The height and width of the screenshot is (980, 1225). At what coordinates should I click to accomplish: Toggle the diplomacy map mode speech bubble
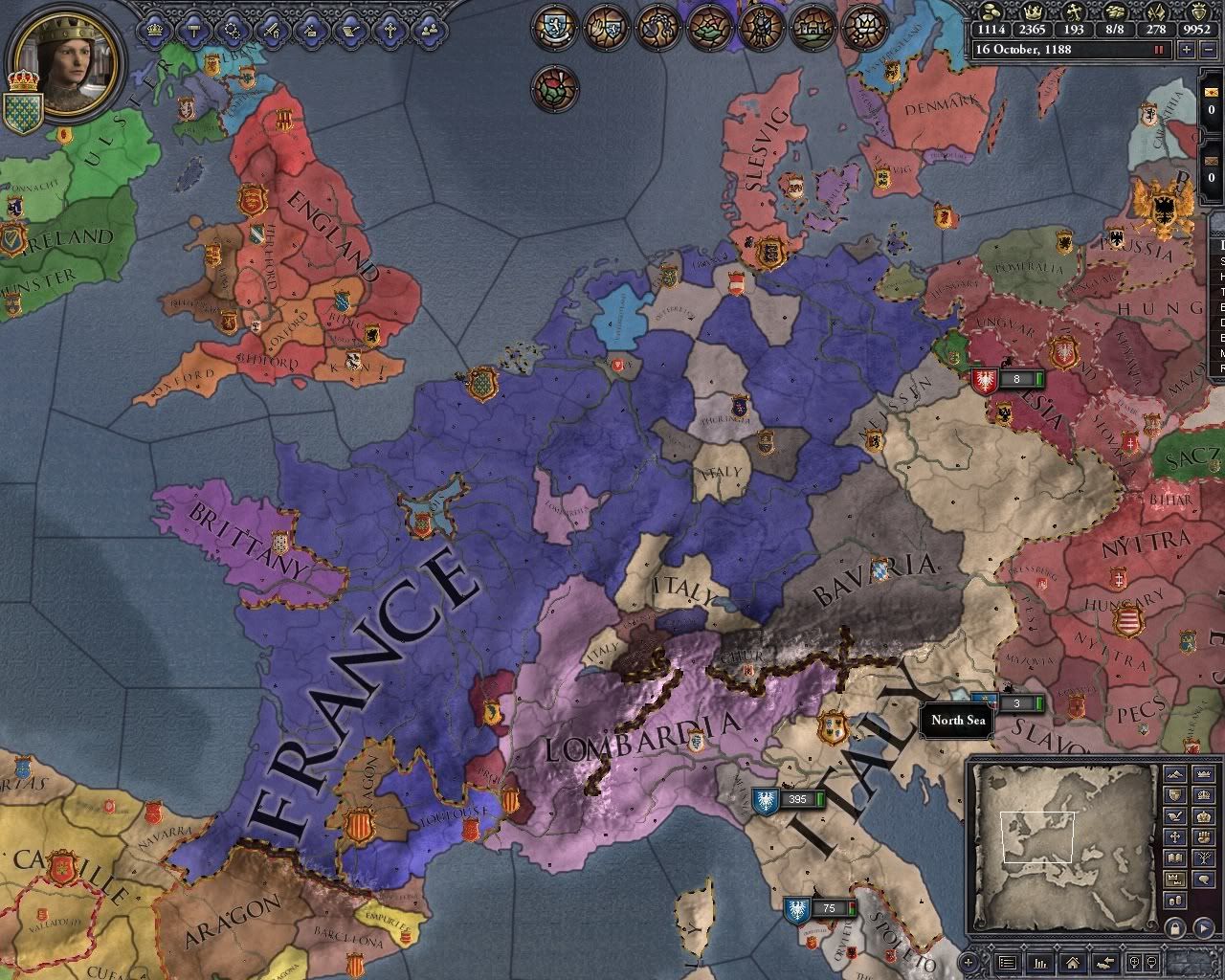point(1203,878)
